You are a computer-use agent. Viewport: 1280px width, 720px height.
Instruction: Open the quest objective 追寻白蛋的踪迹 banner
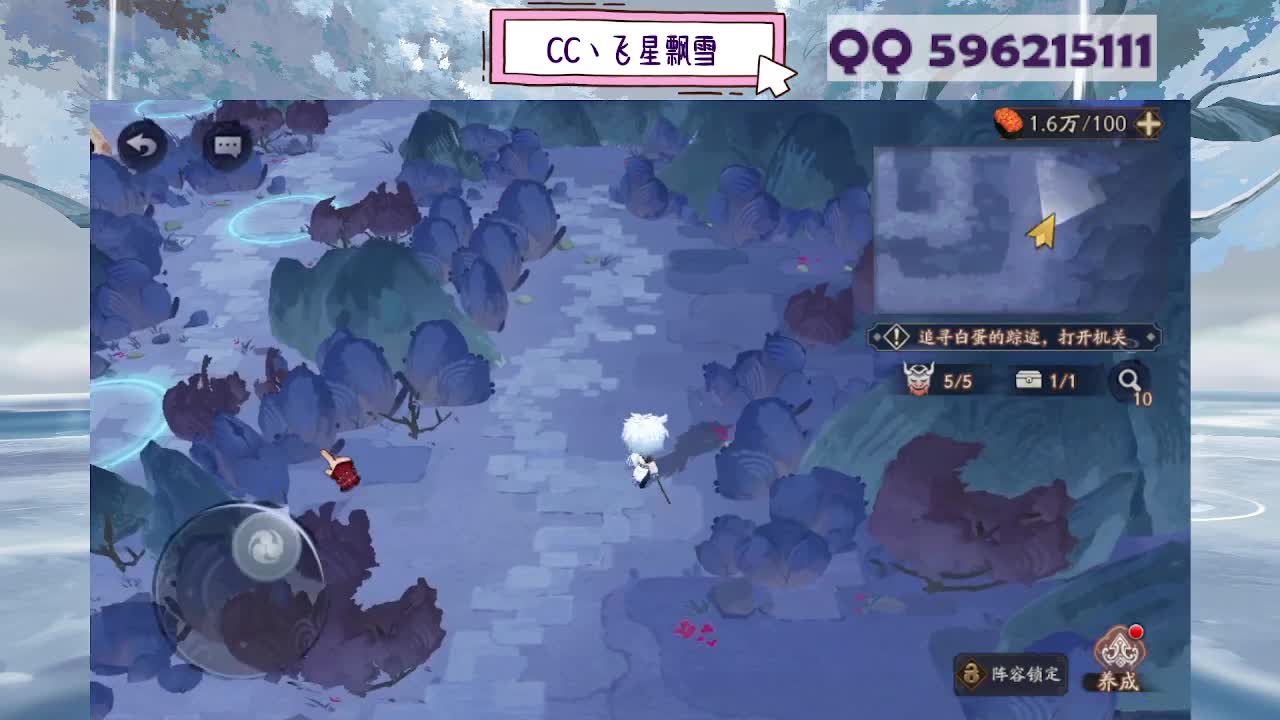1010,338
